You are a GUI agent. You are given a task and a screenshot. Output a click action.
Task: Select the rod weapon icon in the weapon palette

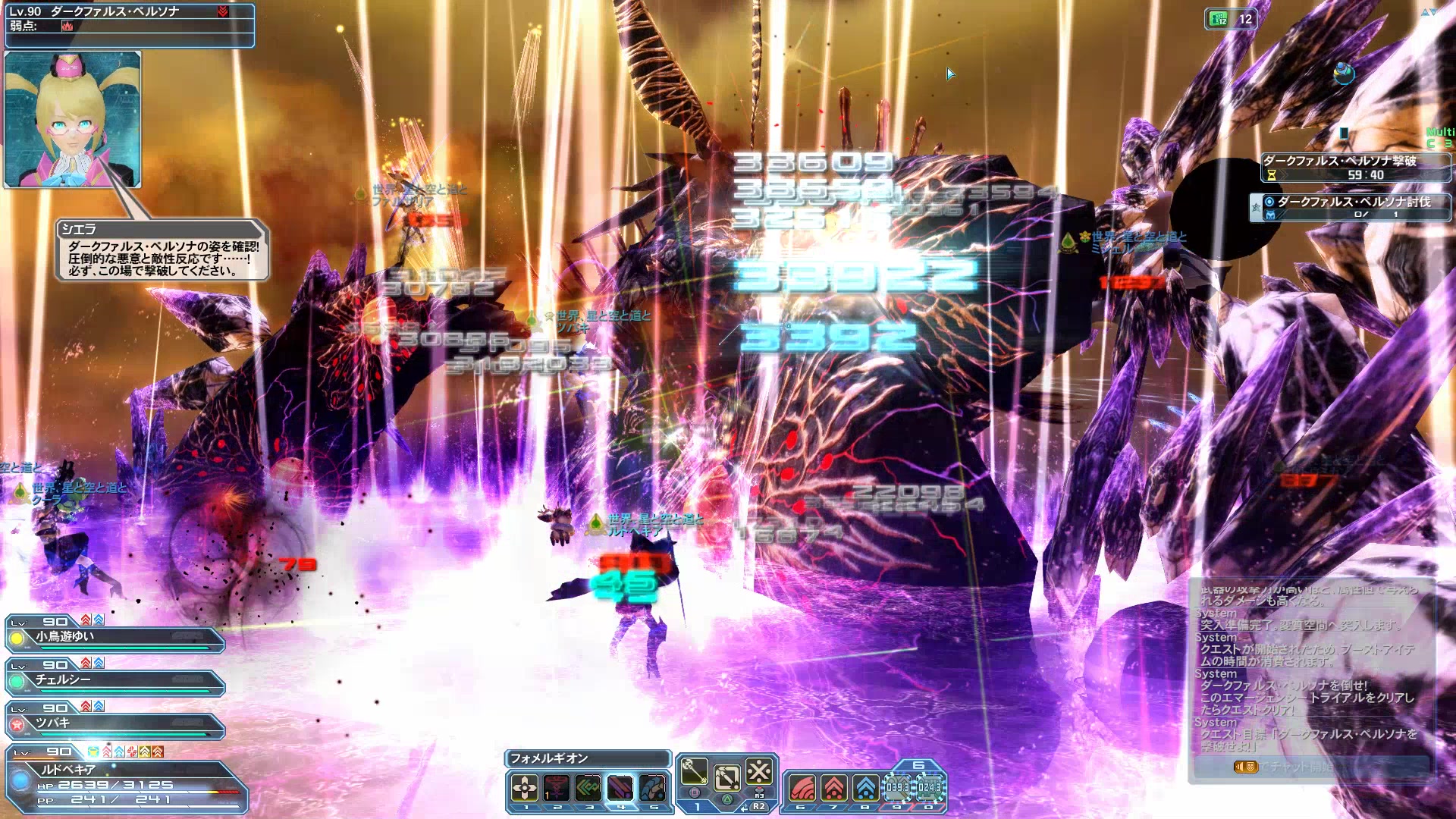[694, 772]
